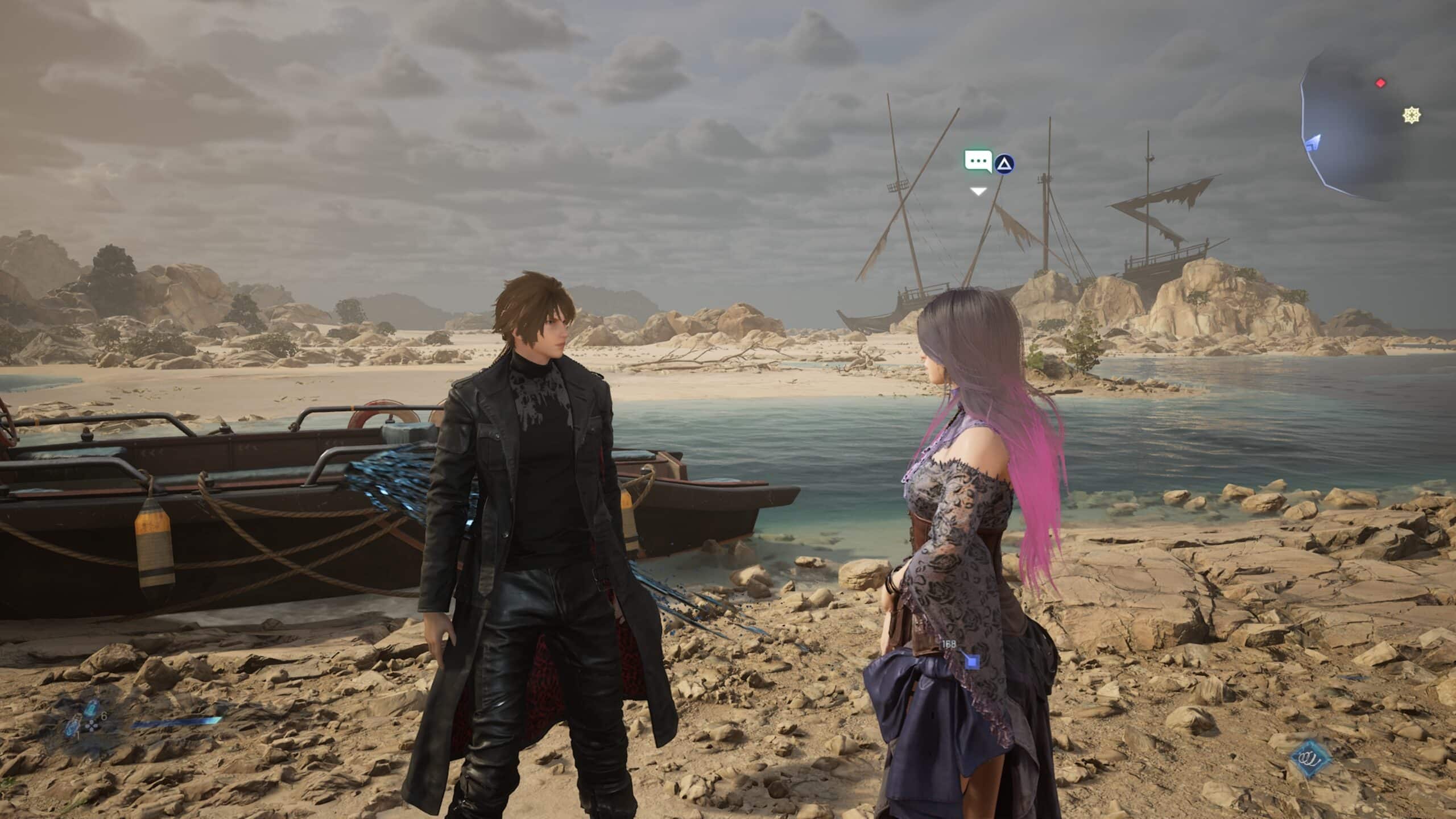
Task: Use the upper potion with count 6
Action: (92, 708)
